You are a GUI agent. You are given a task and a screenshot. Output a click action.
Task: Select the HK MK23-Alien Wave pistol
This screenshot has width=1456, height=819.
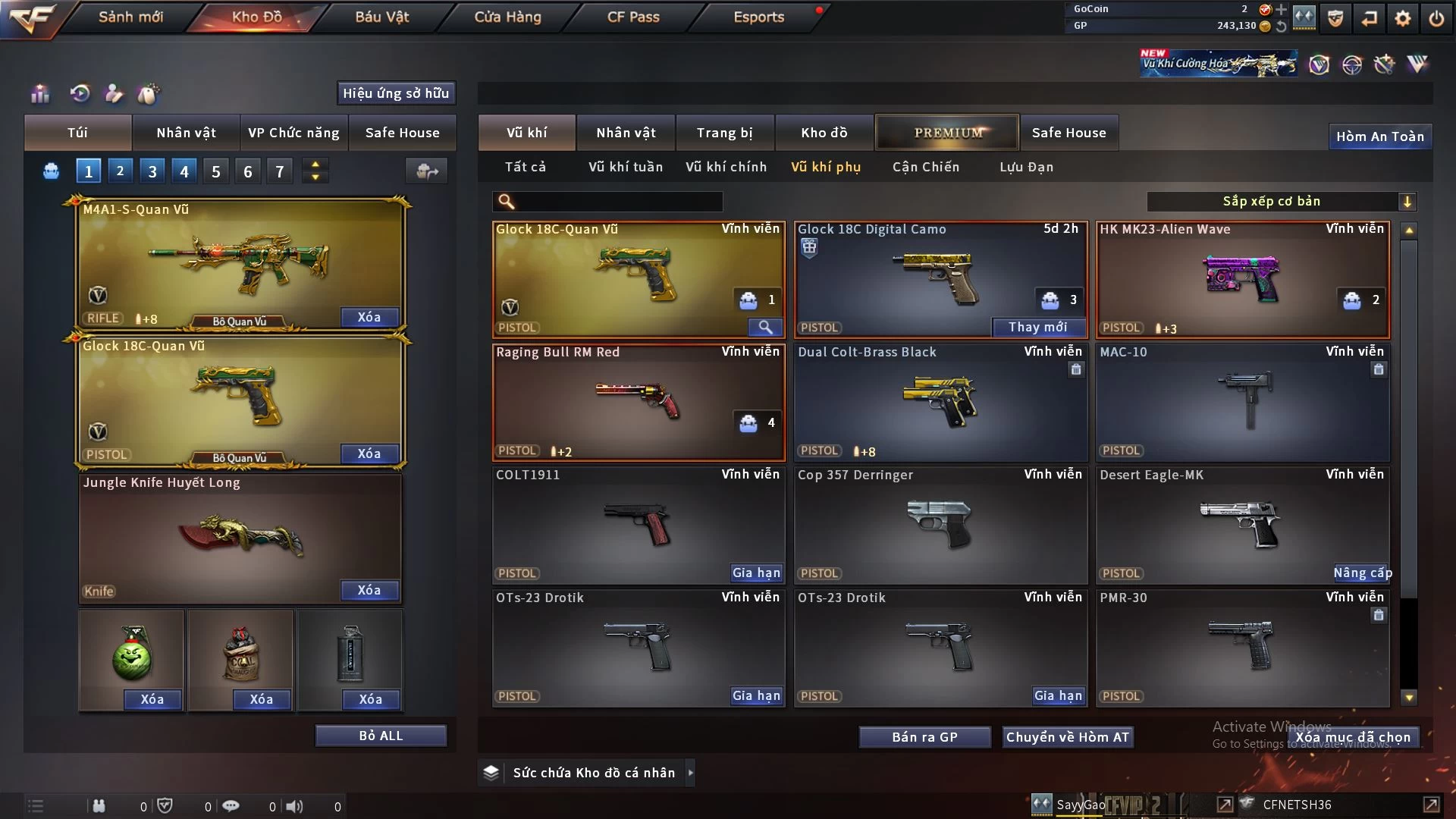(1242, 280)
